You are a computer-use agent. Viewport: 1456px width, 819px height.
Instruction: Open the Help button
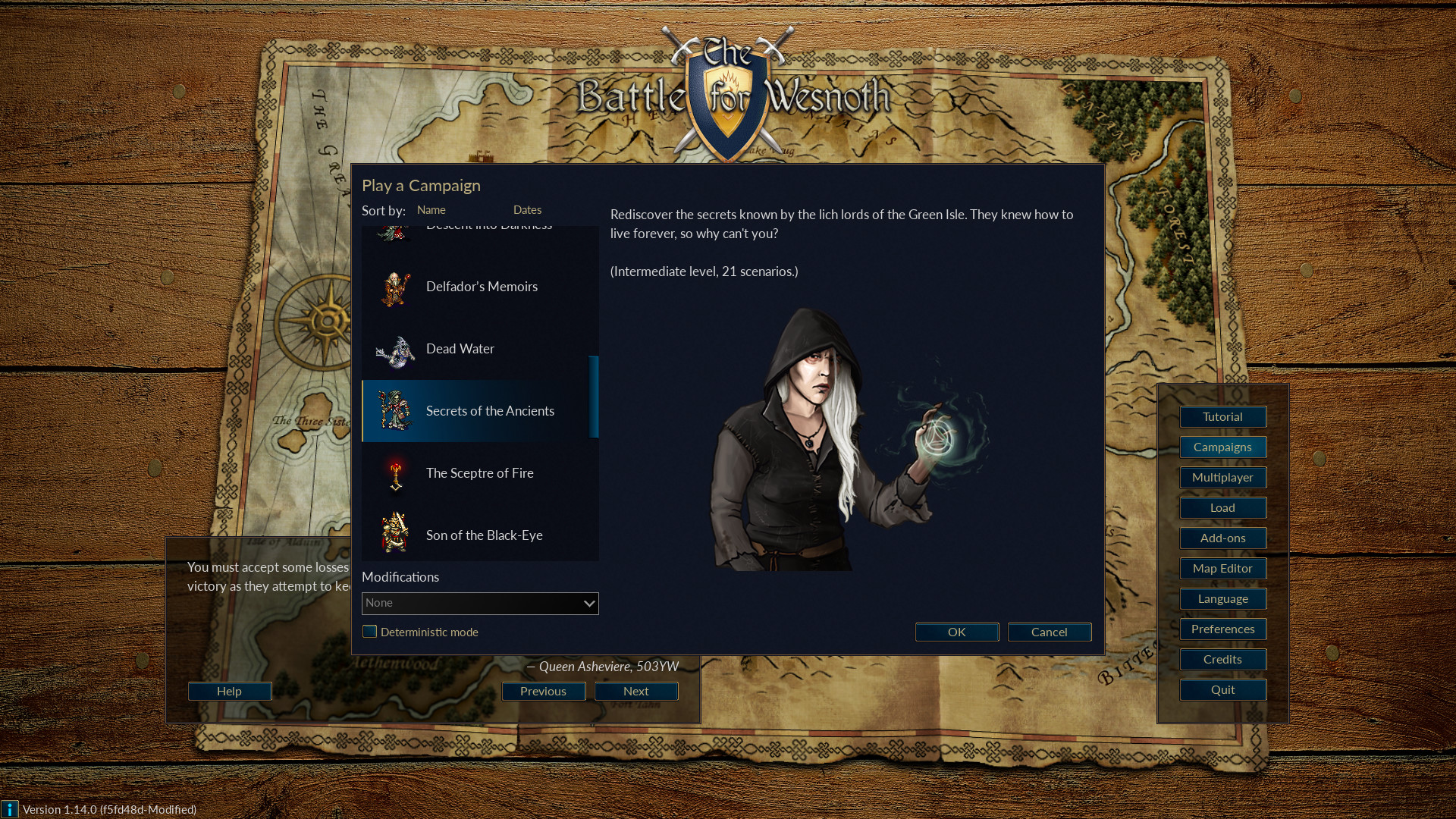[x=229, y=691]
